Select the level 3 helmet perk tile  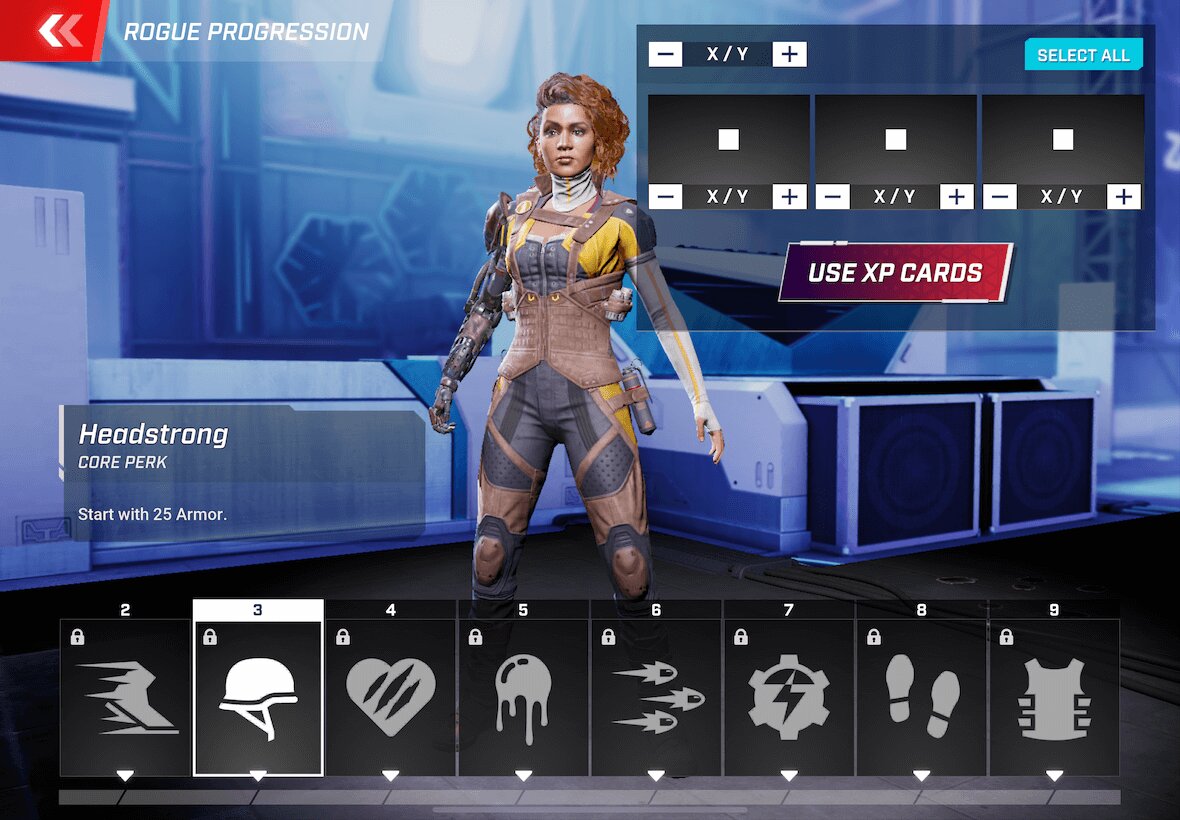258,697
